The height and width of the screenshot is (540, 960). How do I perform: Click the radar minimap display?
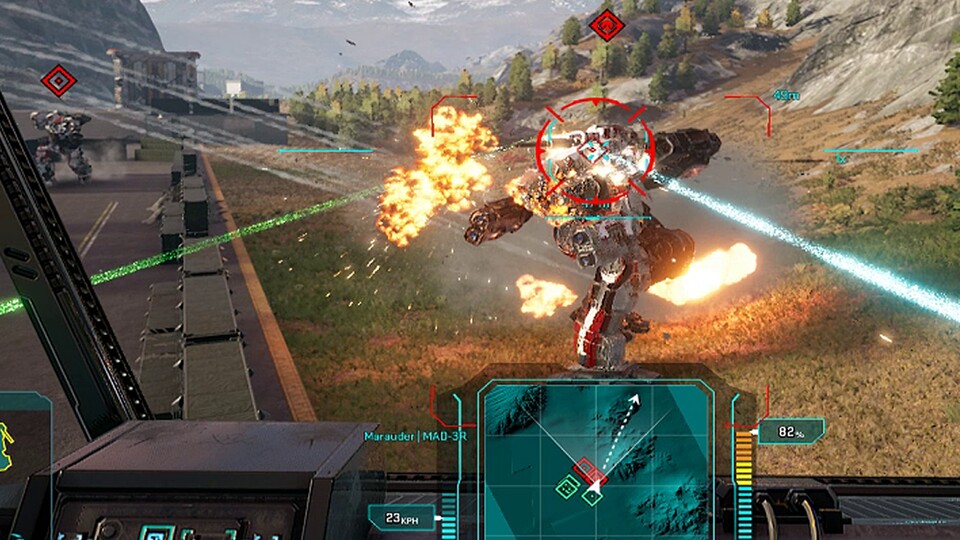(596, 455)
